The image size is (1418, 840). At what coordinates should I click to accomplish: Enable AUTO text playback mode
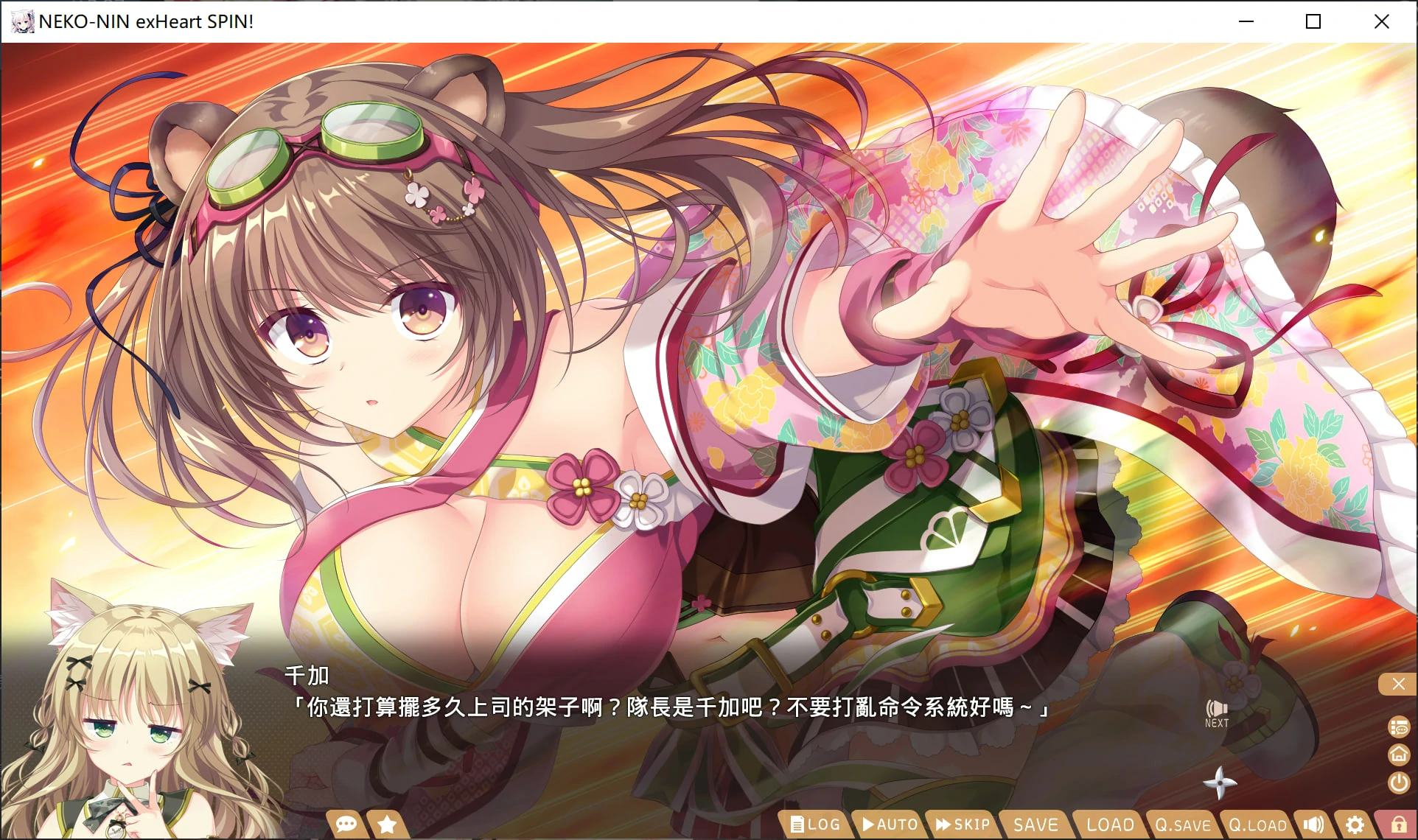pos(888,825)
